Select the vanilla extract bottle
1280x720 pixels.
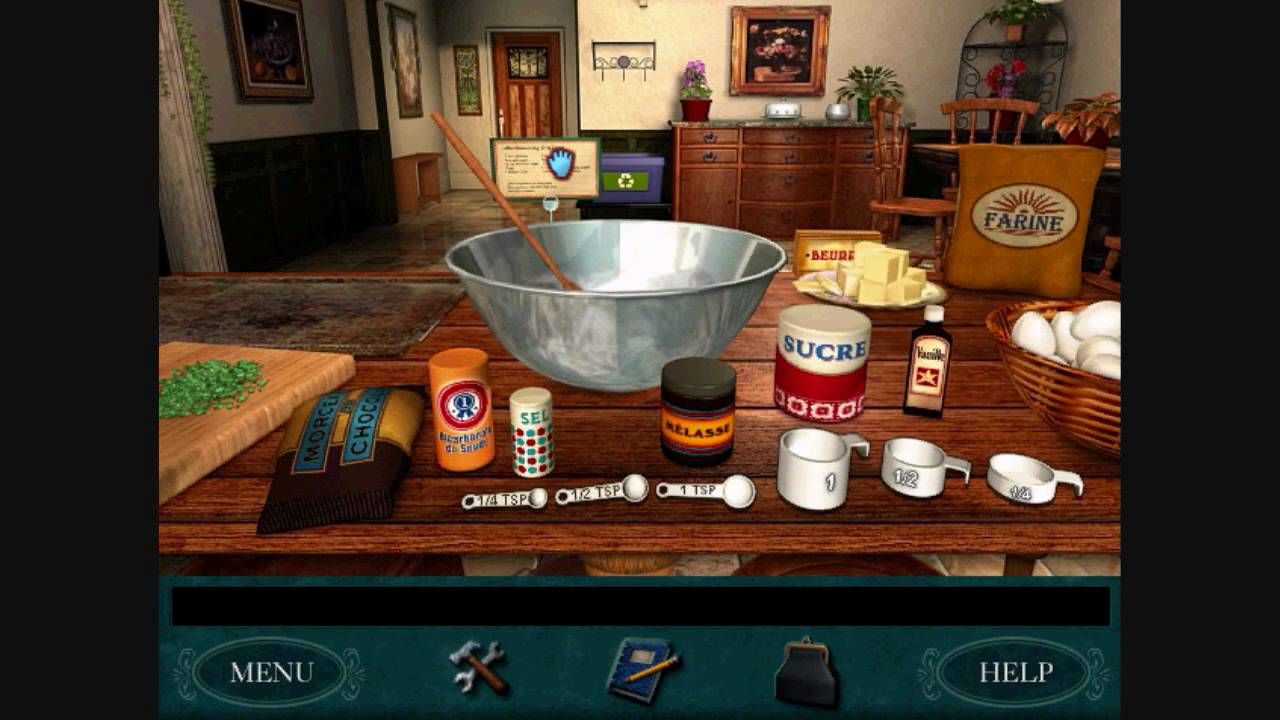927,363
